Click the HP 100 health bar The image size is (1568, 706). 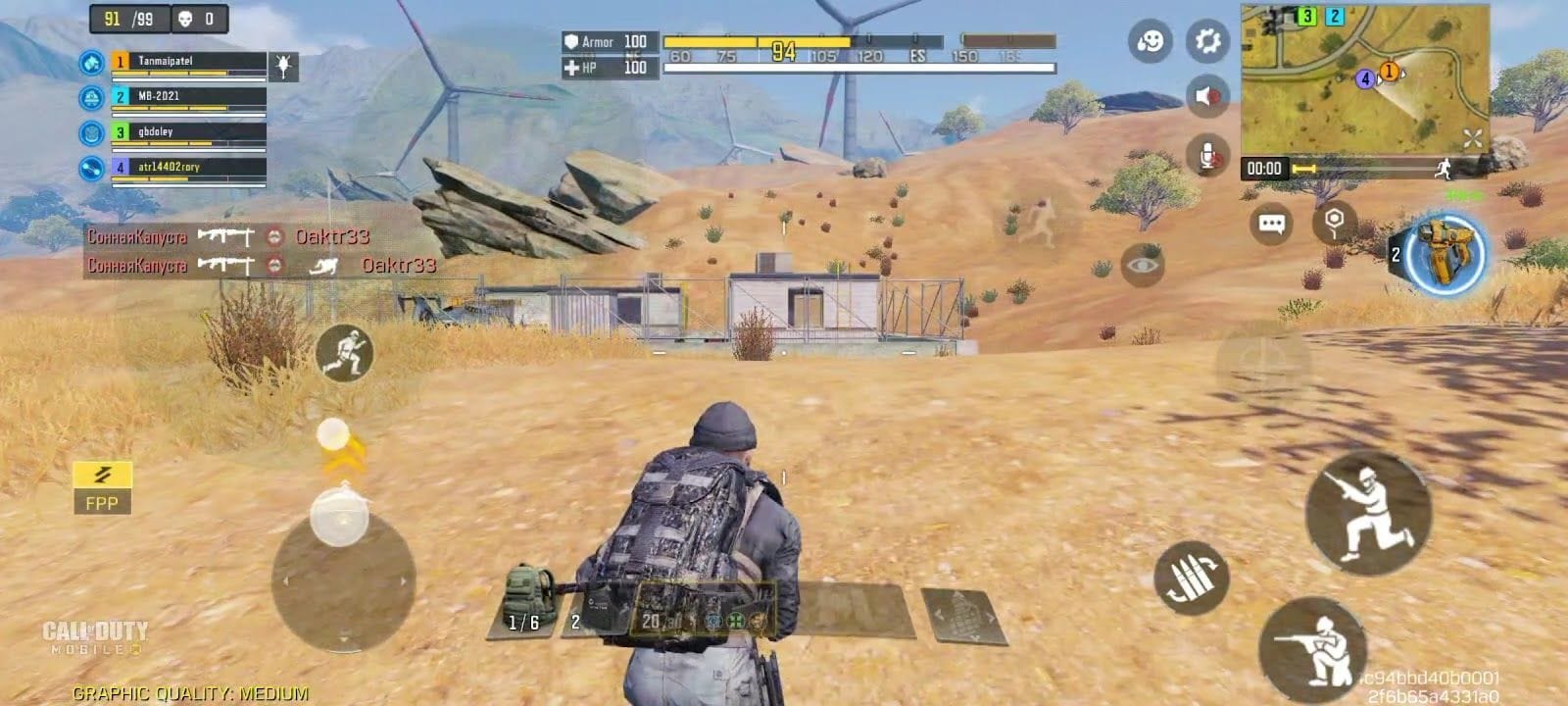(x=608, y=70)
